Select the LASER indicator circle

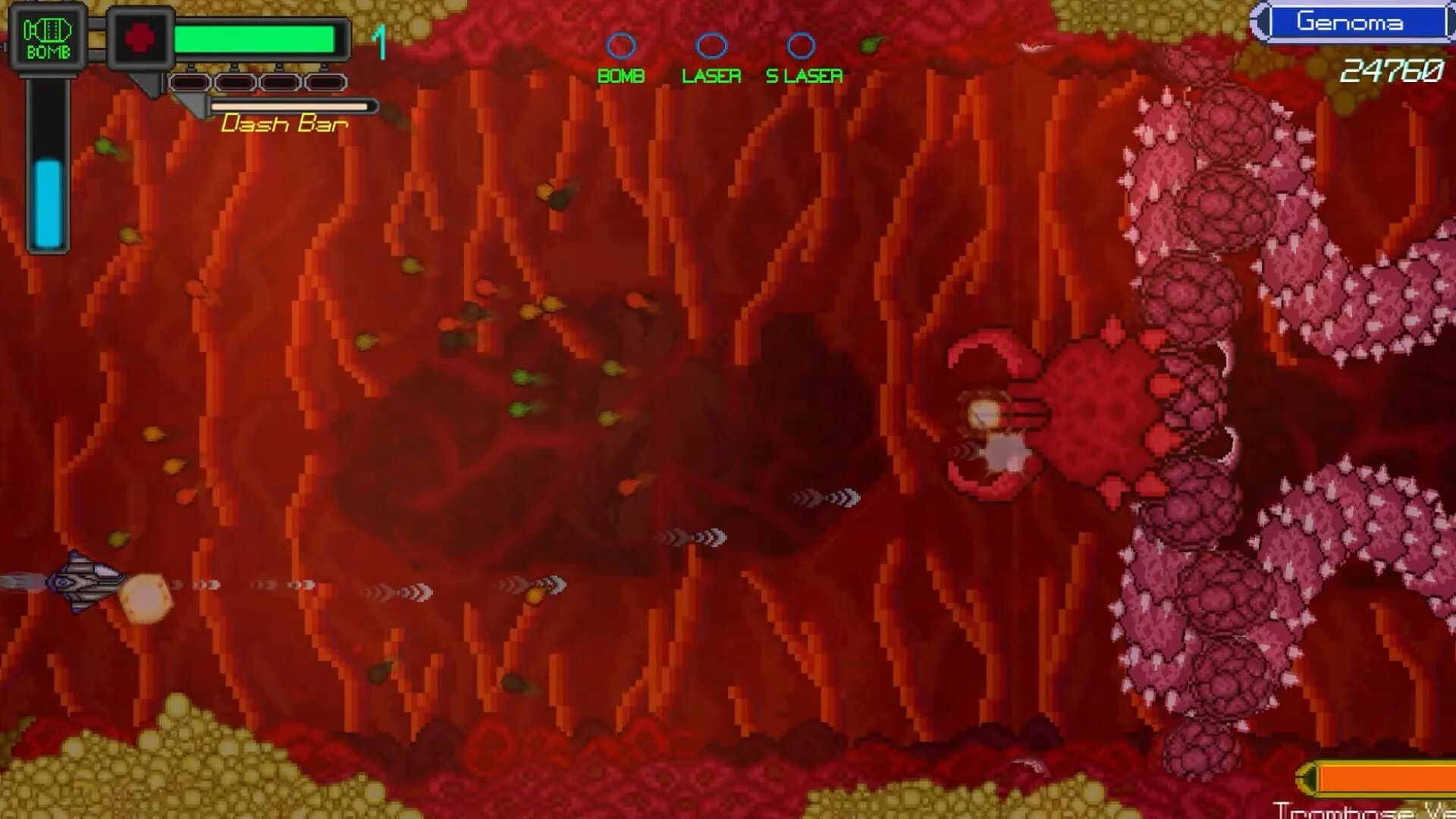tap(711, 45)
